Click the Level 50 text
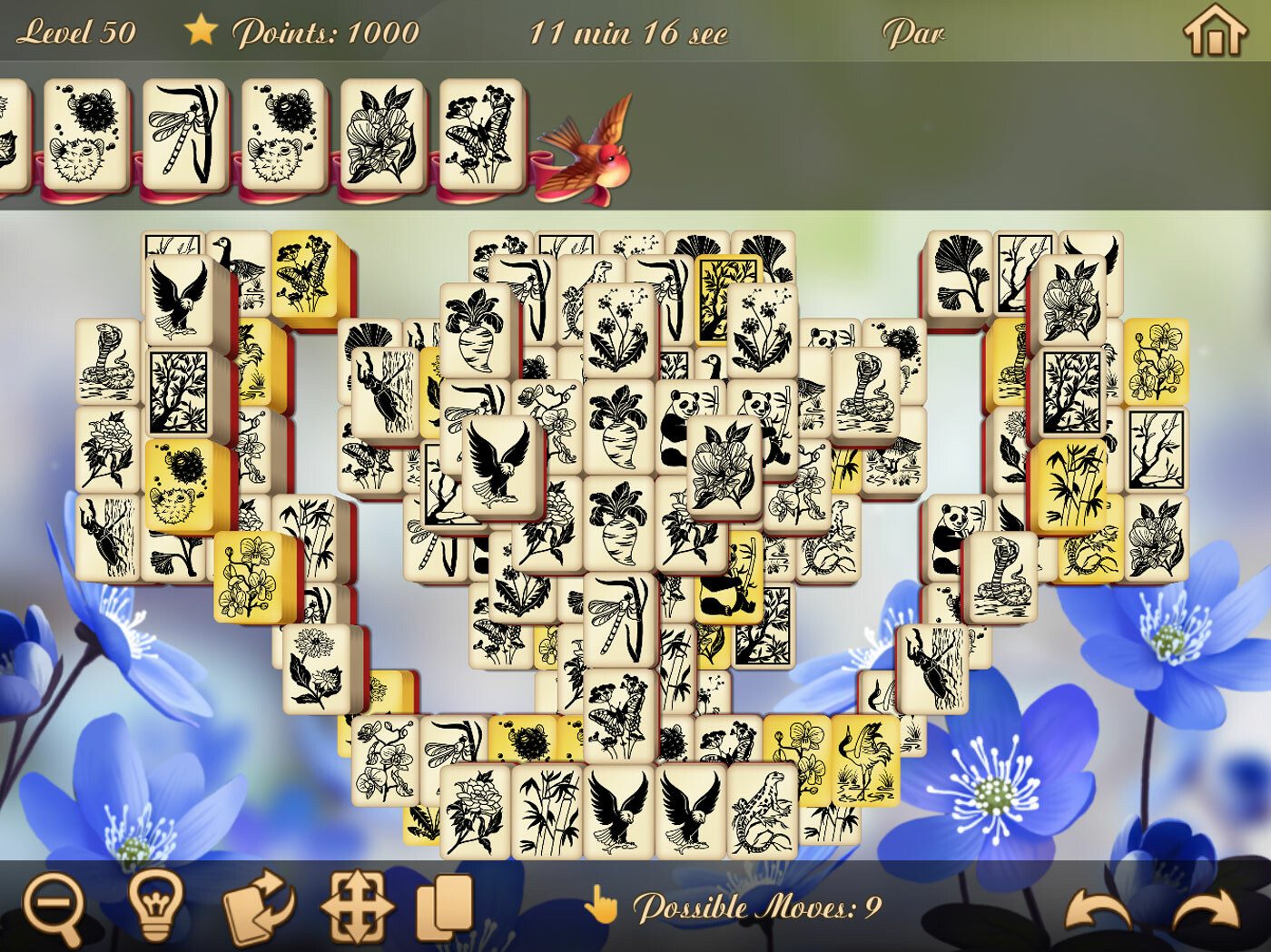The image size is (1271, 952). [77, 30]
